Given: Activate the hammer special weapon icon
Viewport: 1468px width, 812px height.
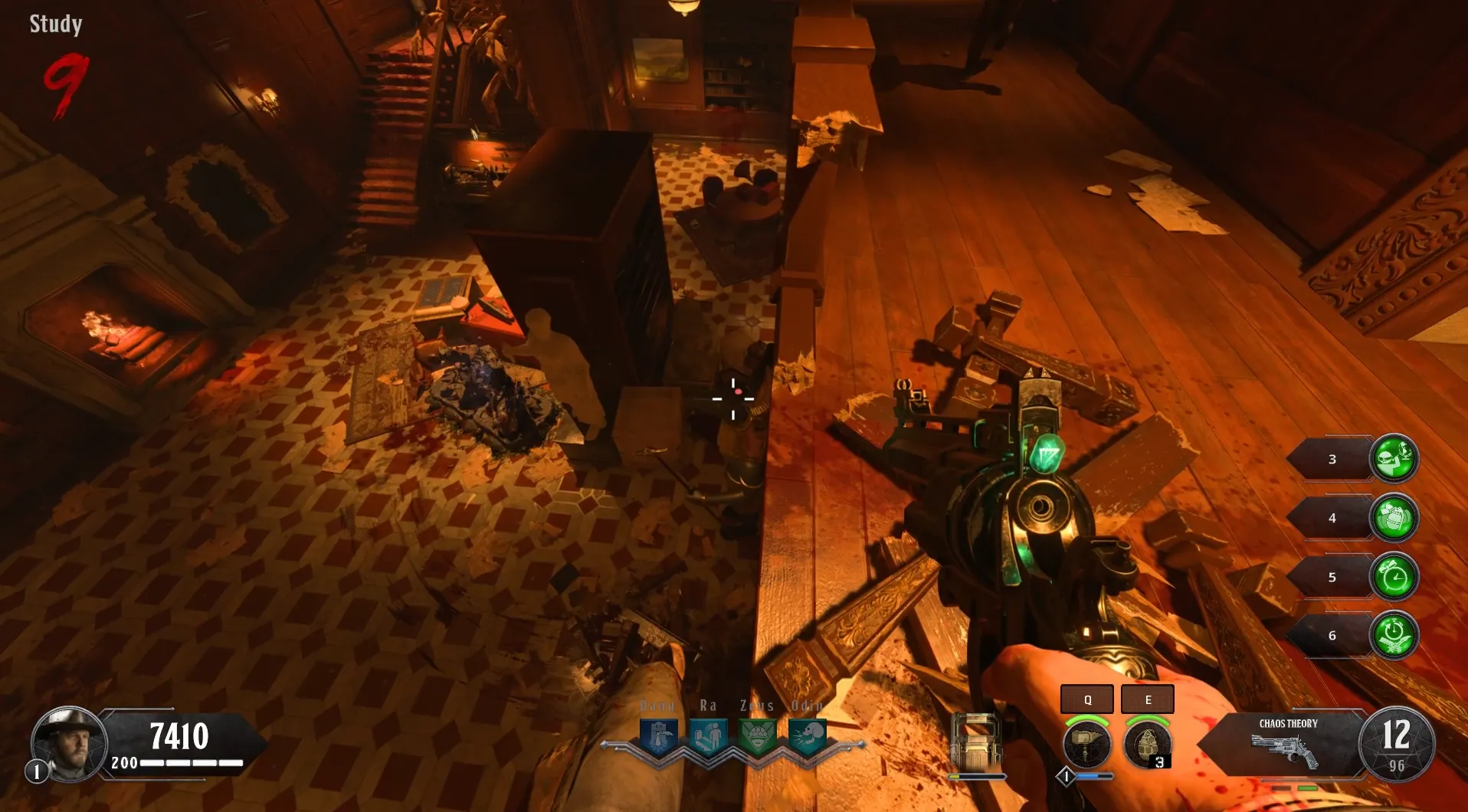Looking at the screenshot, I should tap(1086, 742).
